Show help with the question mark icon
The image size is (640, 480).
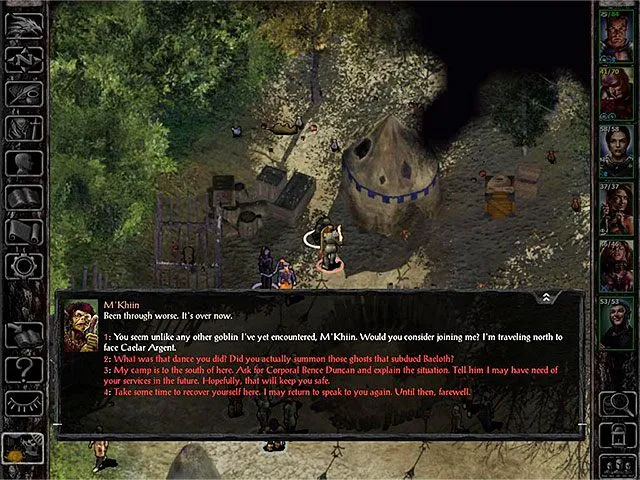tap(22, 369)
